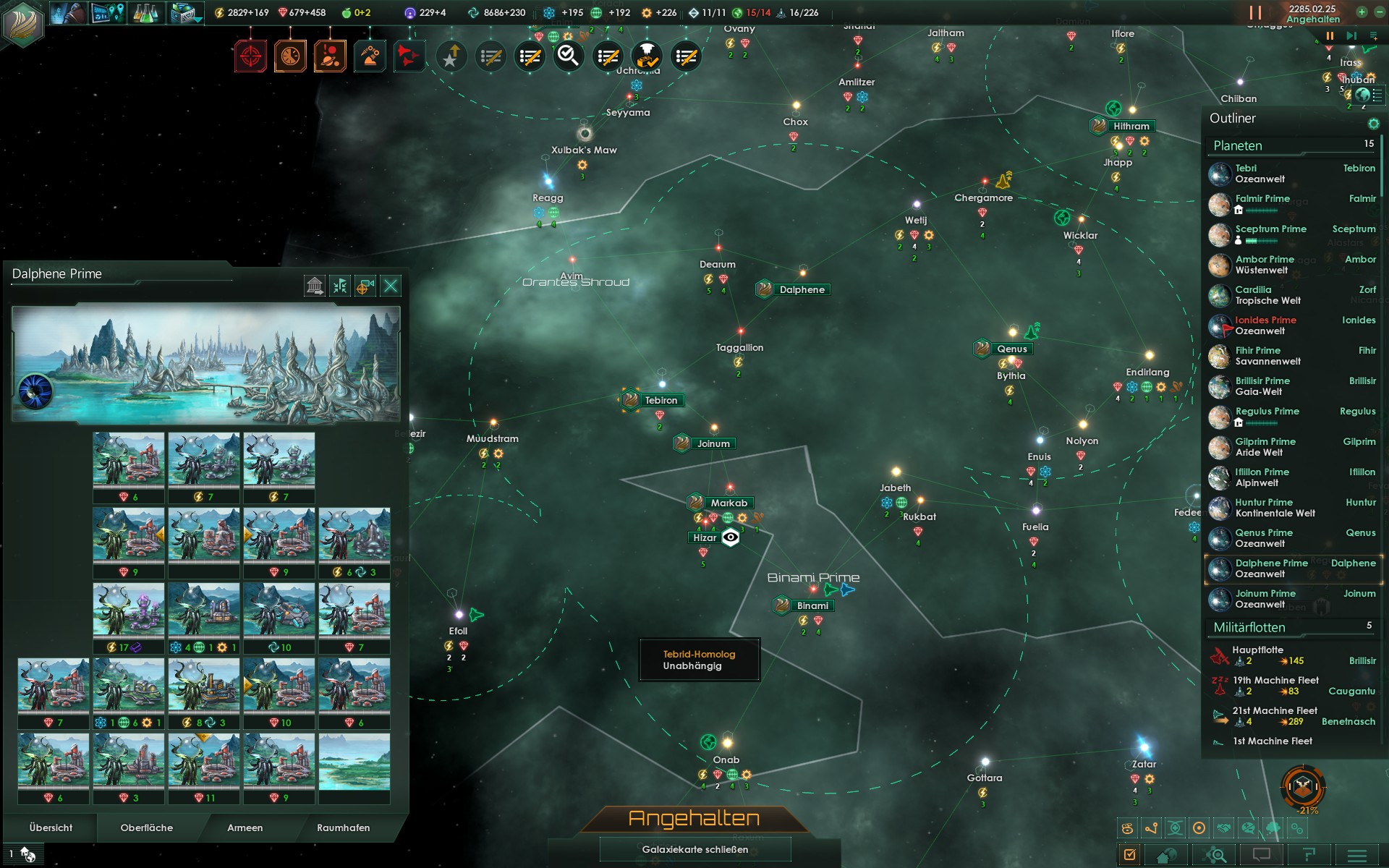The height and width of the screenshot is (868, 1389).
Task: Open the main menu hamburger button
Action: [1356, 855]
